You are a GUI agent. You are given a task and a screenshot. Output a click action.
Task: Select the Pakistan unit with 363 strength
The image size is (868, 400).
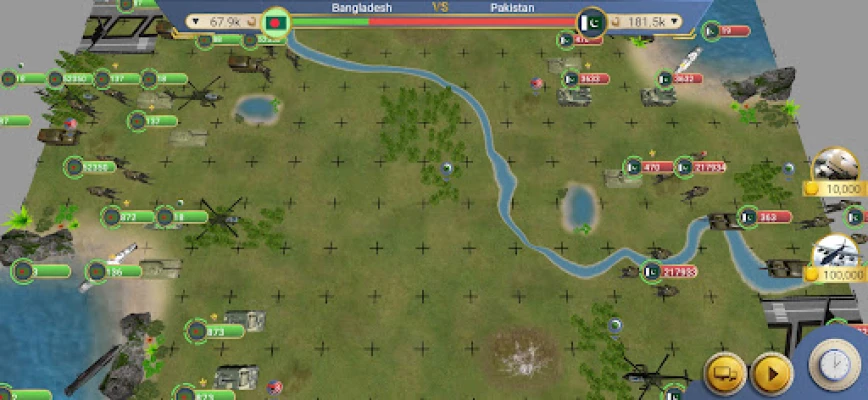pos(749,216)
